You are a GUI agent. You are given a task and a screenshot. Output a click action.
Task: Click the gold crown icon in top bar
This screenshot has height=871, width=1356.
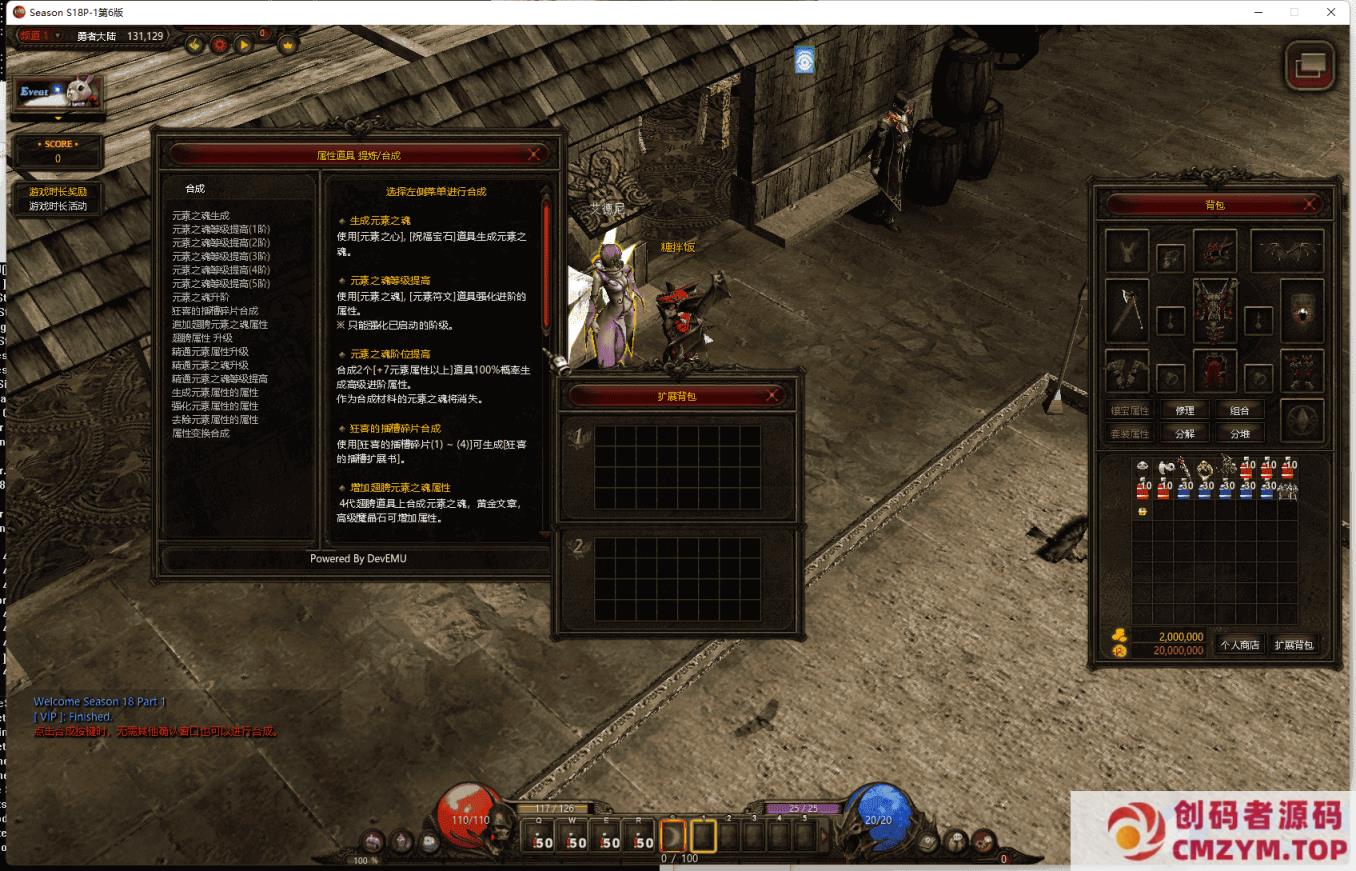click(x=288, y=45)
